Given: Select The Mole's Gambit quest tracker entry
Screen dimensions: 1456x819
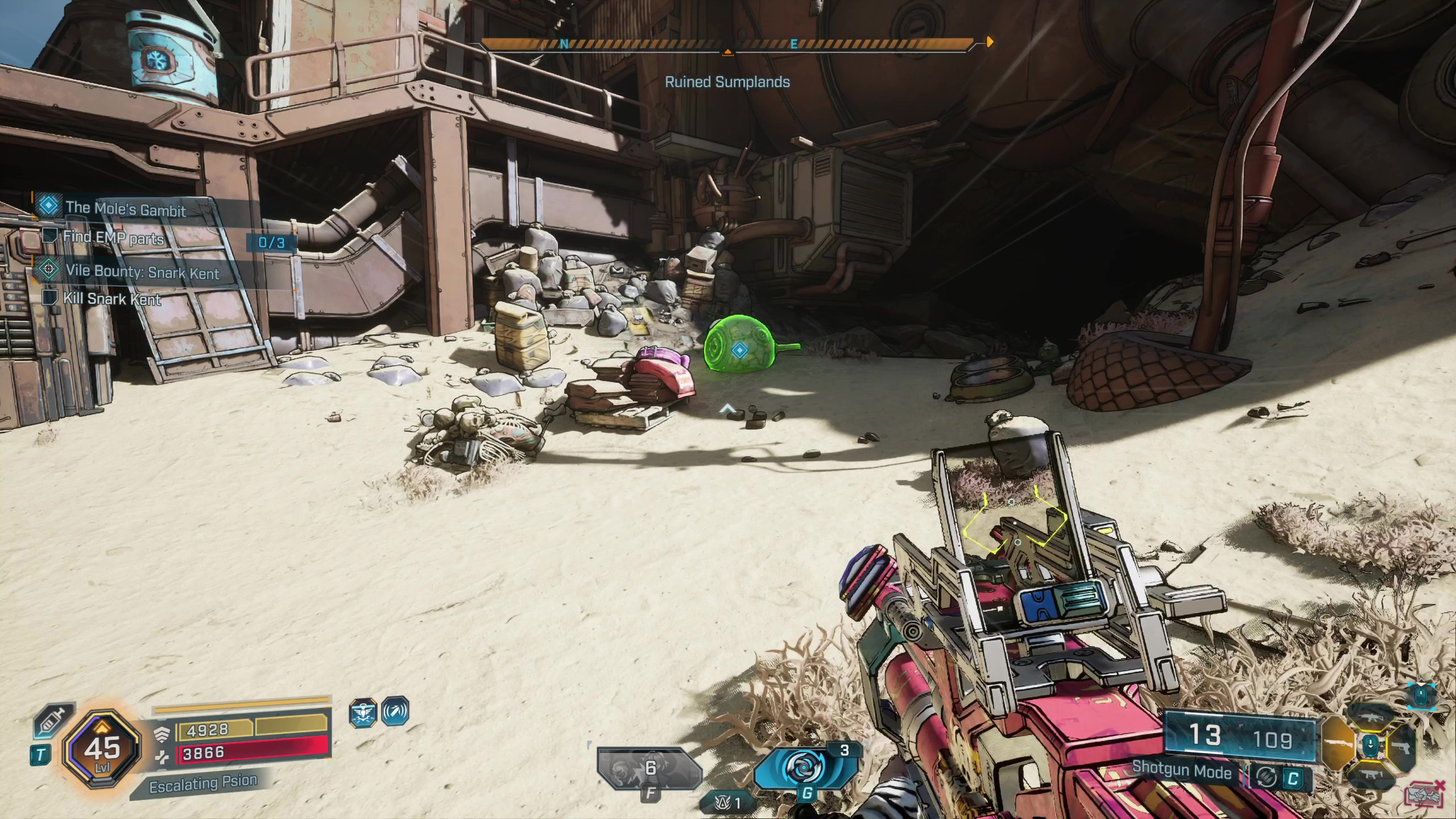Looking at the screenshot, I should click(x=126, y=209).
